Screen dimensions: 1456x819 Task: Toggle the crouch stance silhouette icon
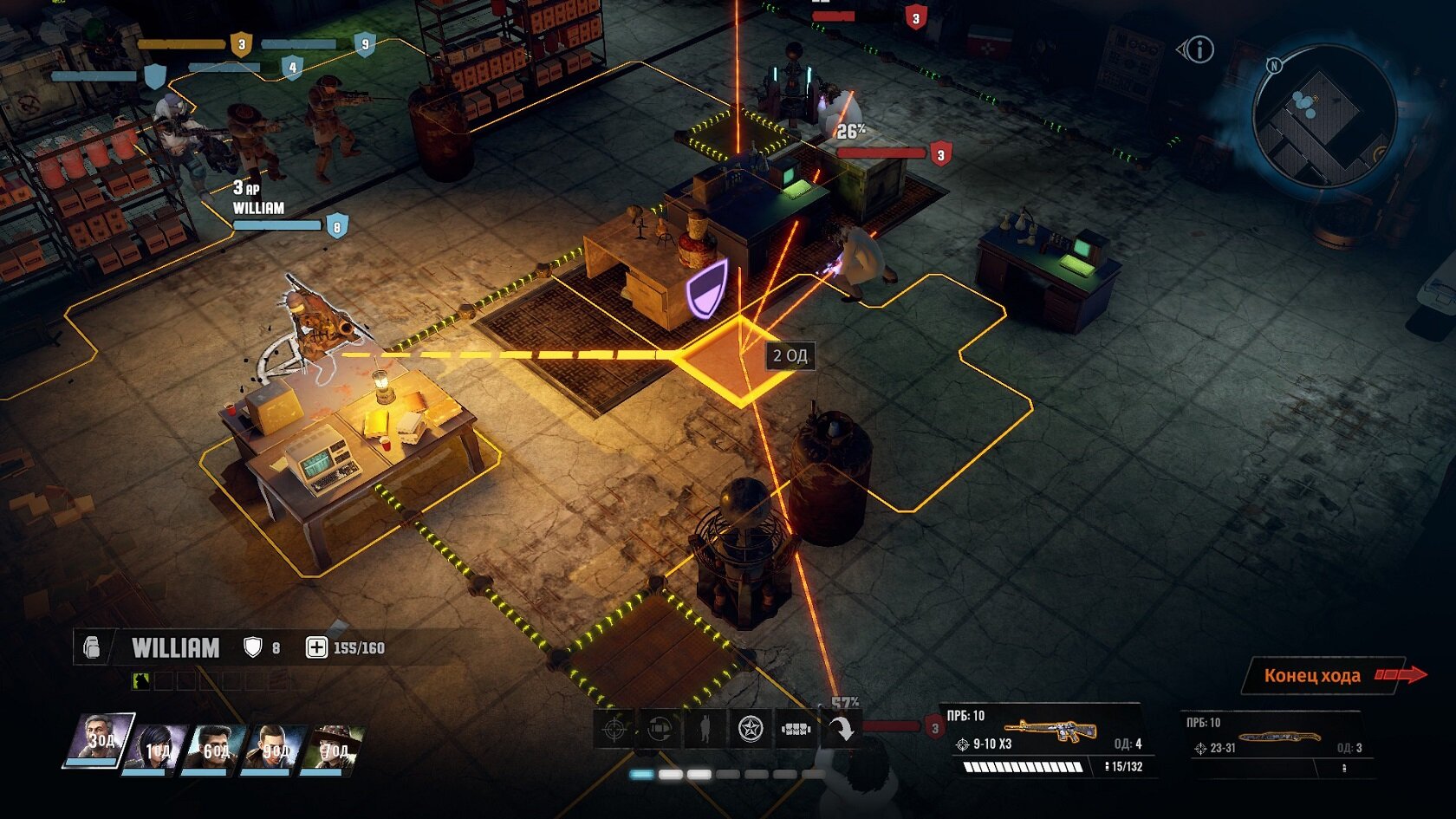[705, 729]
